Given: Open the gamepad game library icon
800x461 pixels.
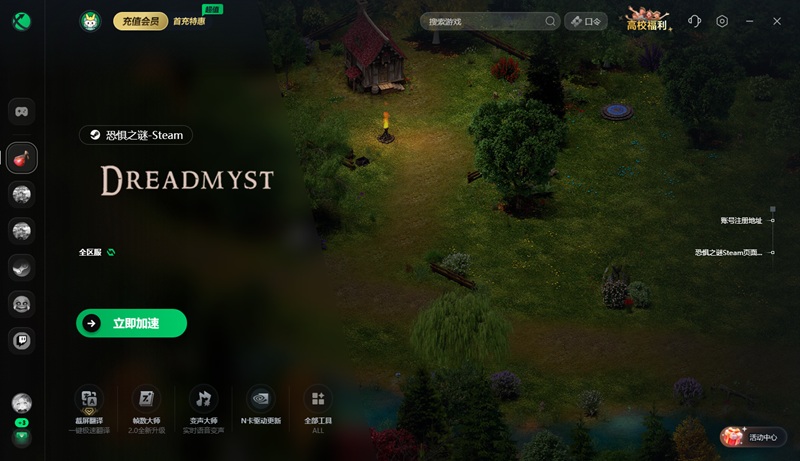Looking at the screenshot, I should [22, 111].
